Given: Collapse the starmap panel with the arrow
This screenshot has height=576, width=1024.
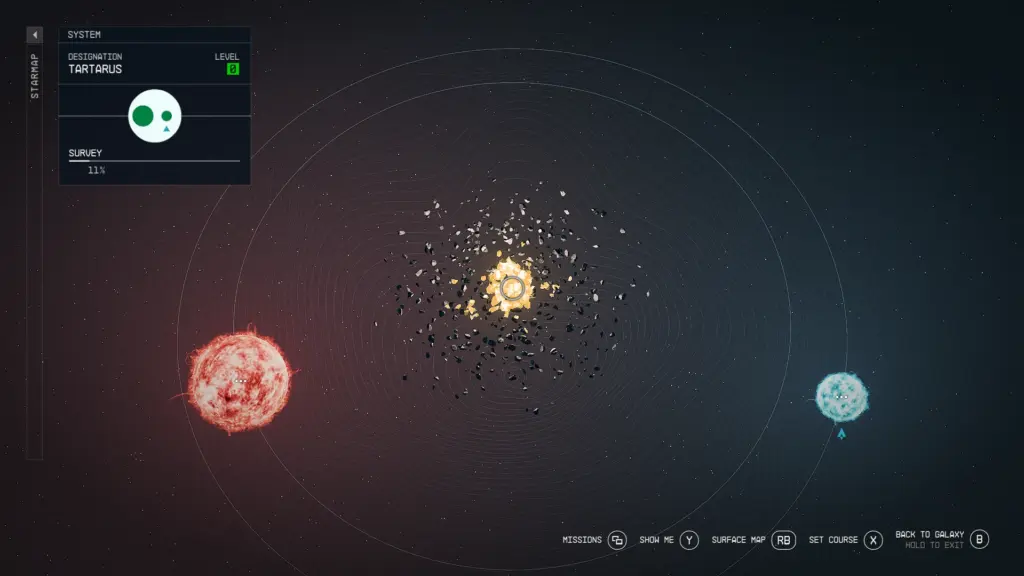Looking at the screenshot, I should pos(34,35).
